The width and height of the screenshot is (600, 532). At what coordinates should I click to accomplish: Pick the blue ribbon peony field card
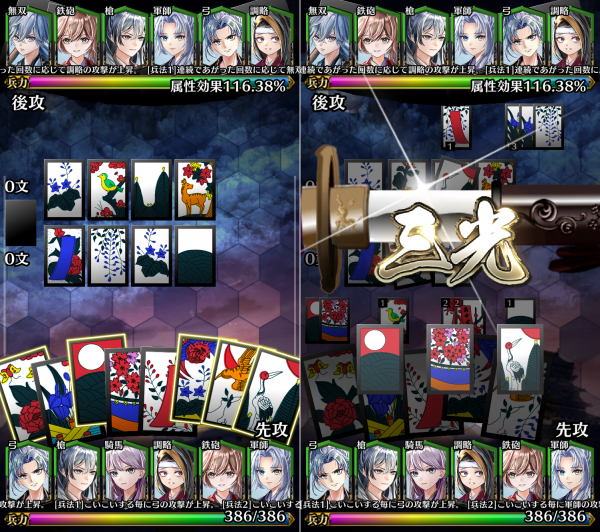(65, 255)
